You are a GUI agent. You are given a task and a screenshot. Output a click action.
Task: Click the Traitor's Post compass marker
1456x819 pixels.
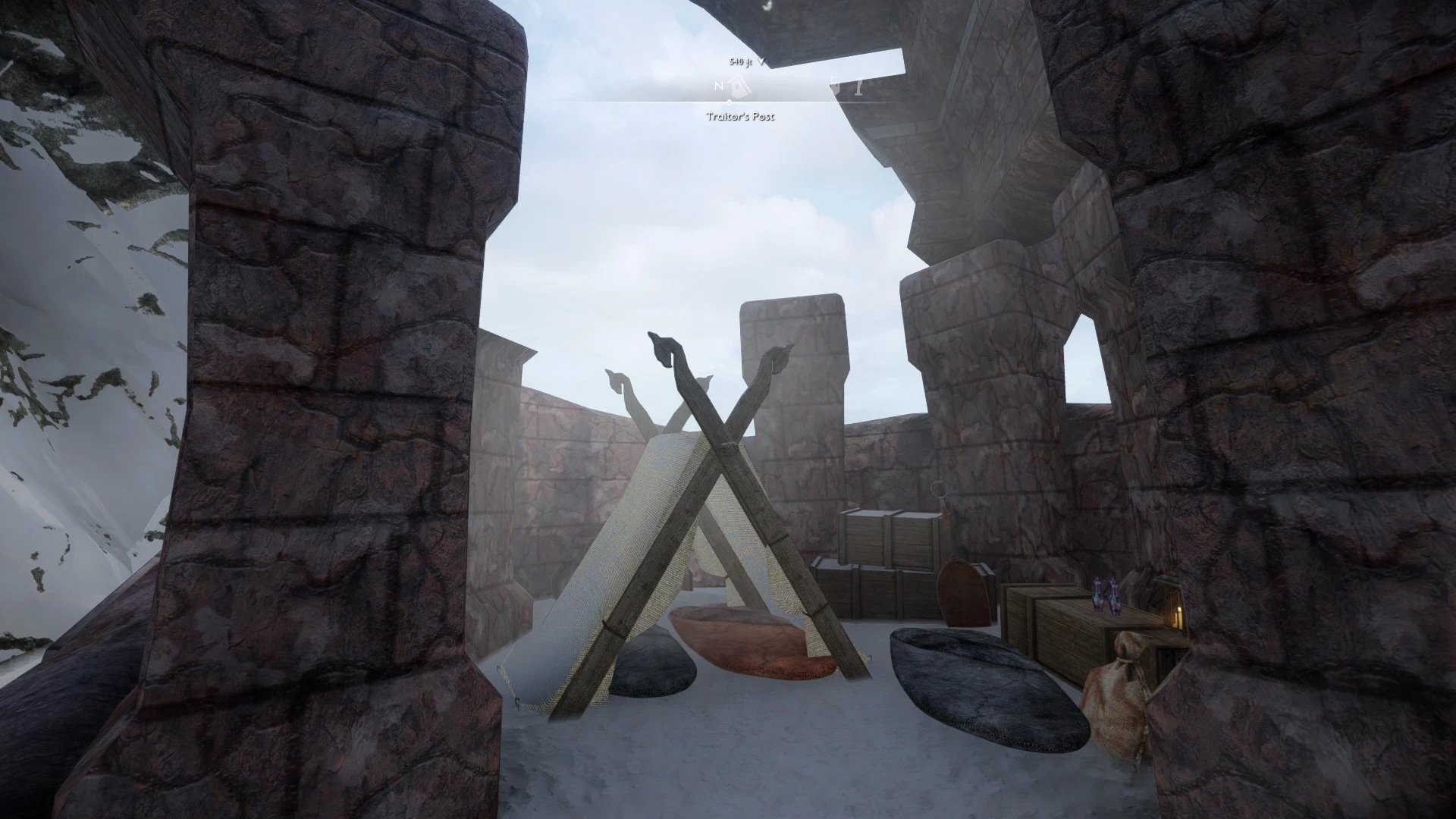point(740,86)
